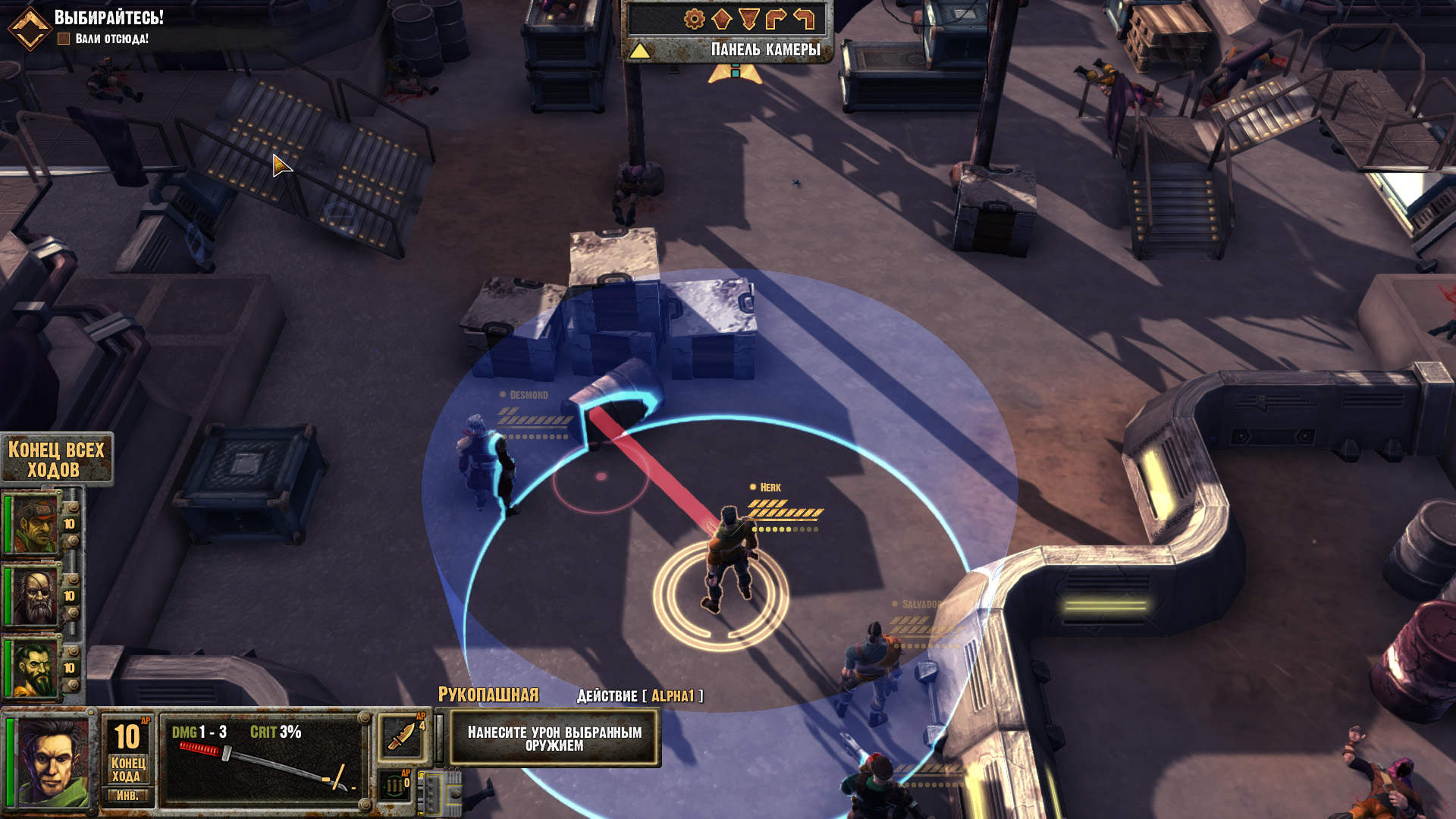Viewport: 1456px width, 819px height.
Task: Toggle the Вали отсюда objective checkbox
Action: [64, 39]
